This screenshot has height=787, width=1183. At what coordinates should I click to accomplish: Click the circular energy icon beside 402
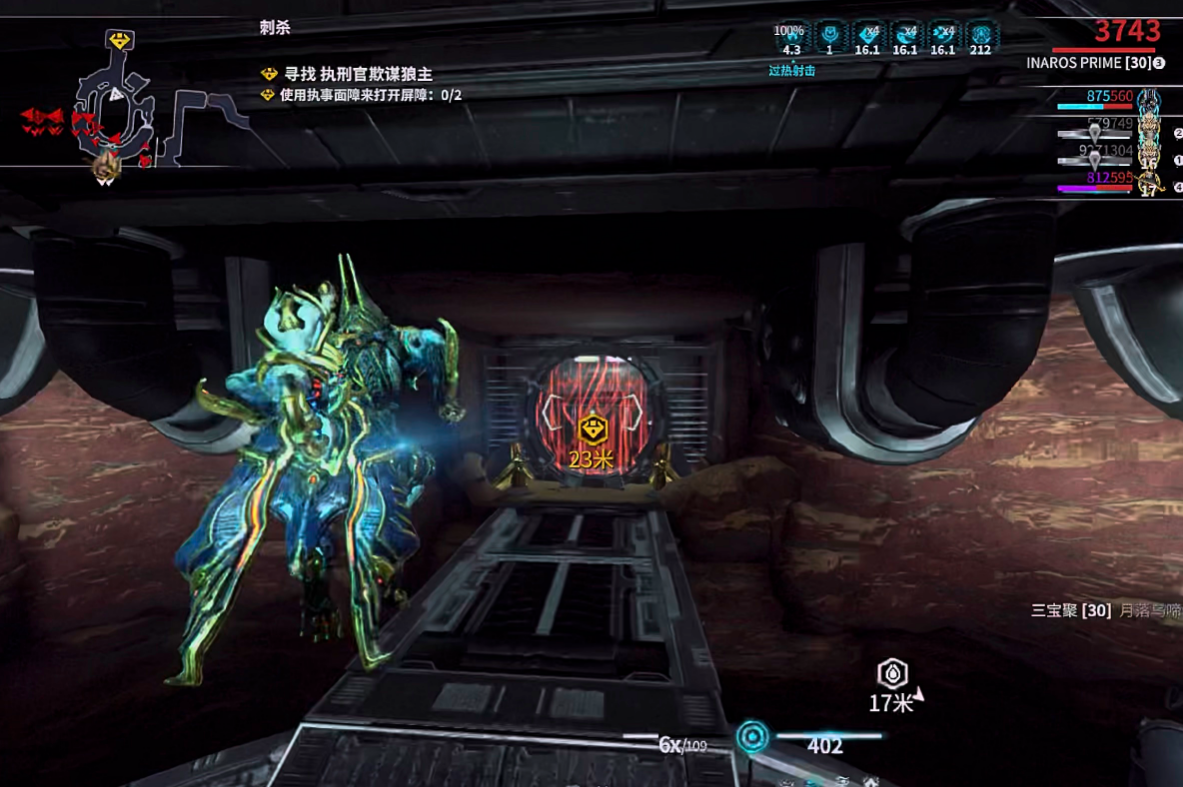(753, 738)
